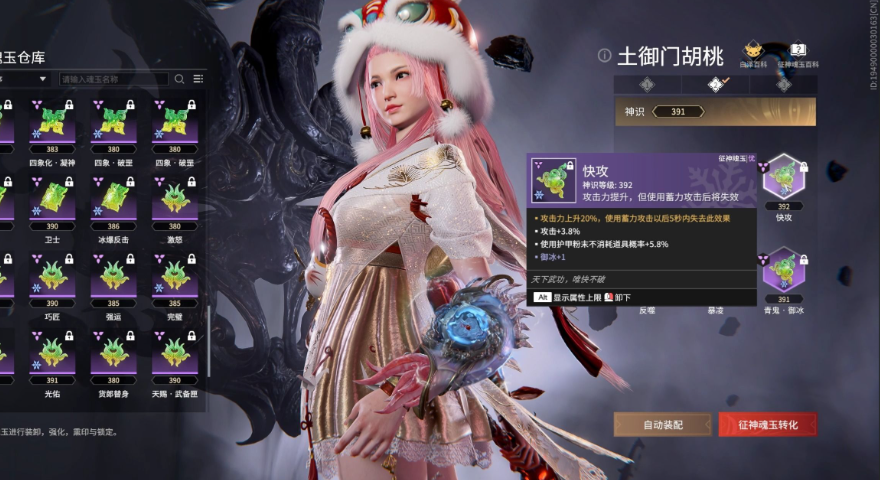Show info for 土御门胡桃
880x480 pixels.
(x=604, y=55)
